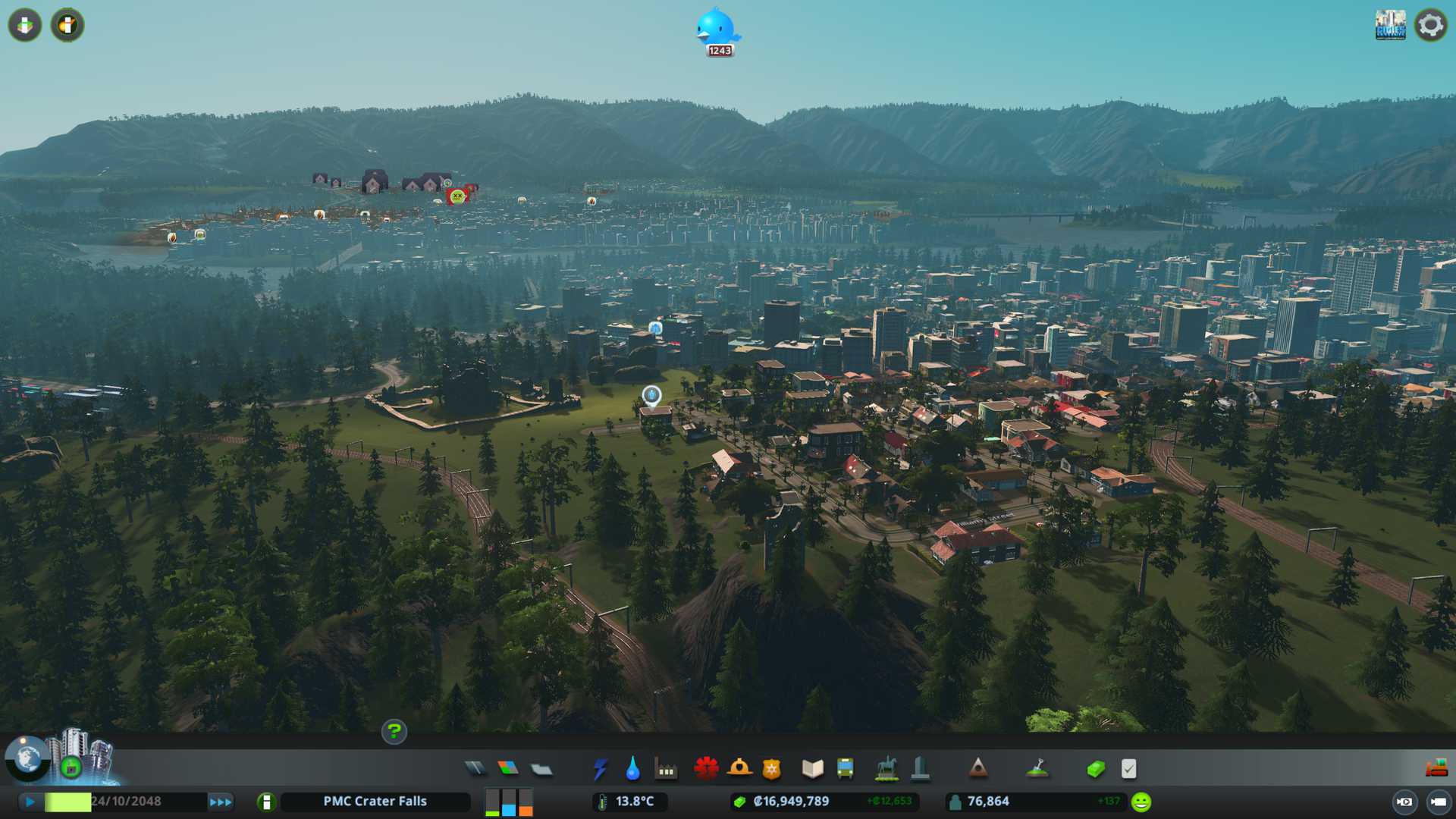The height and width of the screenshot is (819, 1456).
Task: Open the green question mark advisor
Action: [x=394, y=732]
